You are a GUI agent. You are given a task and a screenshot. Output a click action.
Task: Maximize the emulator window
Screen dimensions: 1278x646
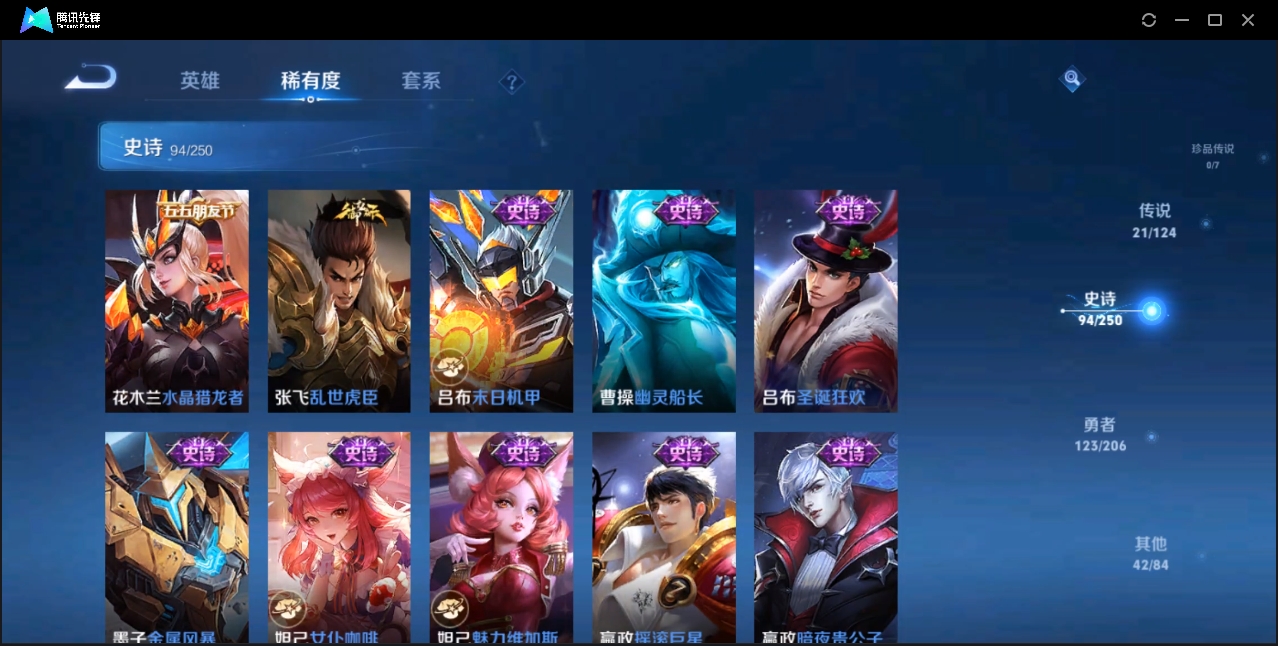click(1215, 20)
